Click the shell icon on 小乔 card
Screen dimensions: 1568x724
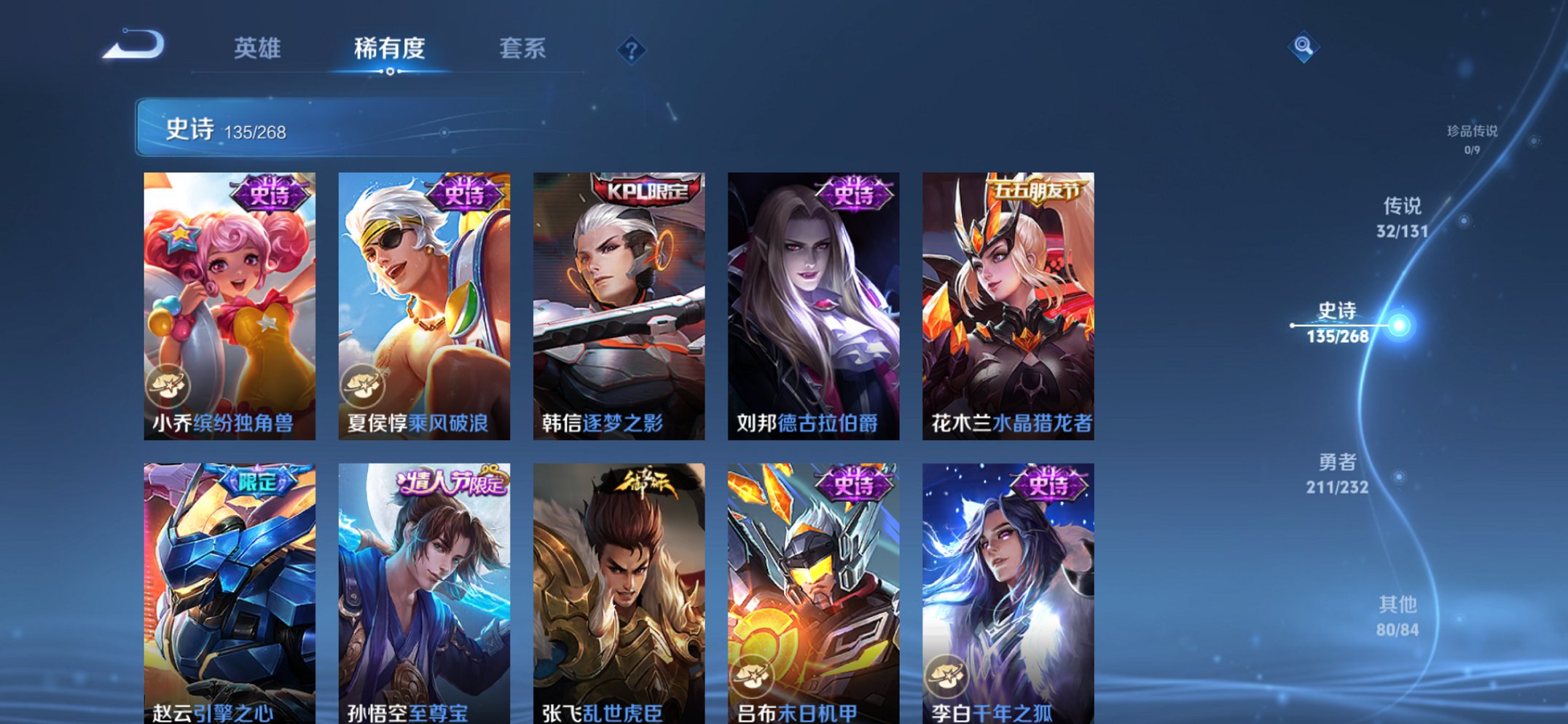click(169, 385)
